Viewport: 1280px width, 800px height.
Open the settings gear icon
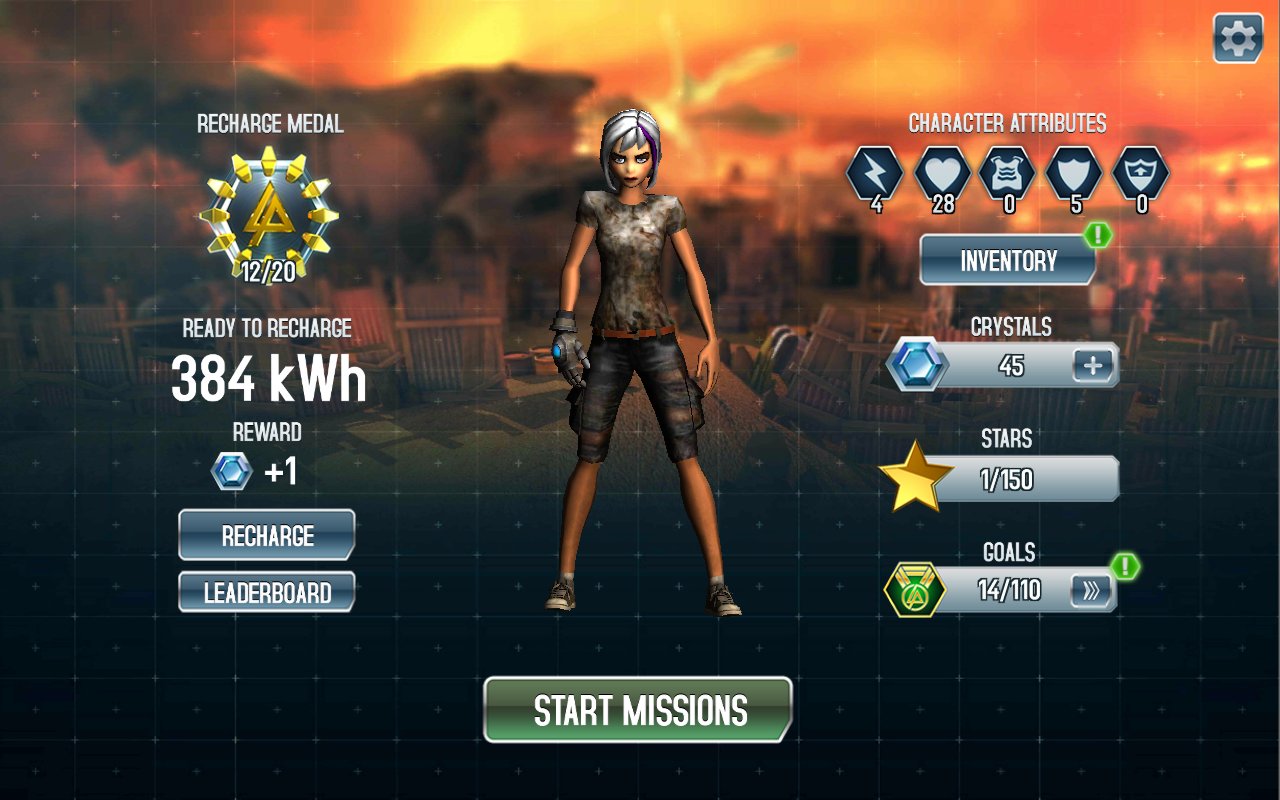[1238, 38]
